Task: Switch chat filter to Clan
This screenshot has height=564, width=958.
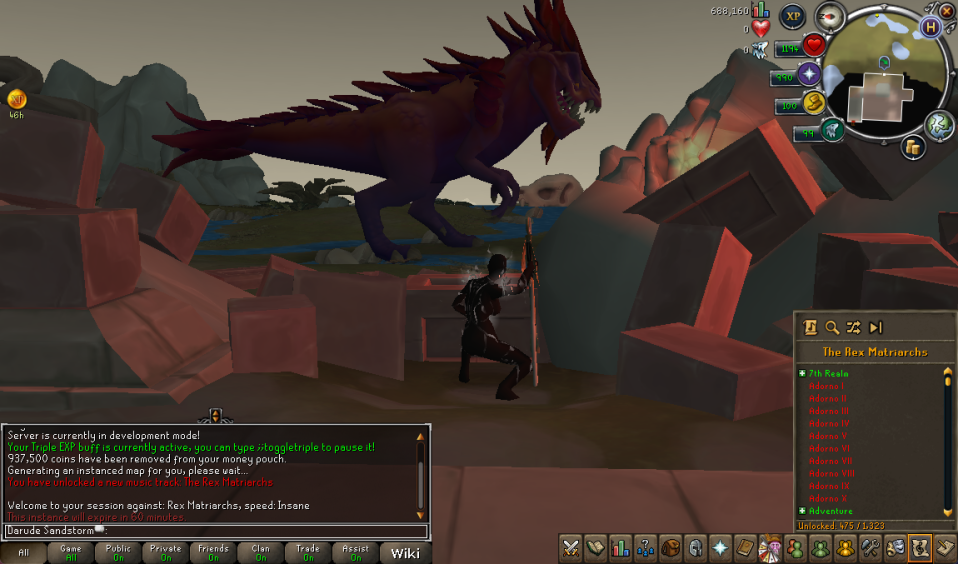Action: (260, 553)
